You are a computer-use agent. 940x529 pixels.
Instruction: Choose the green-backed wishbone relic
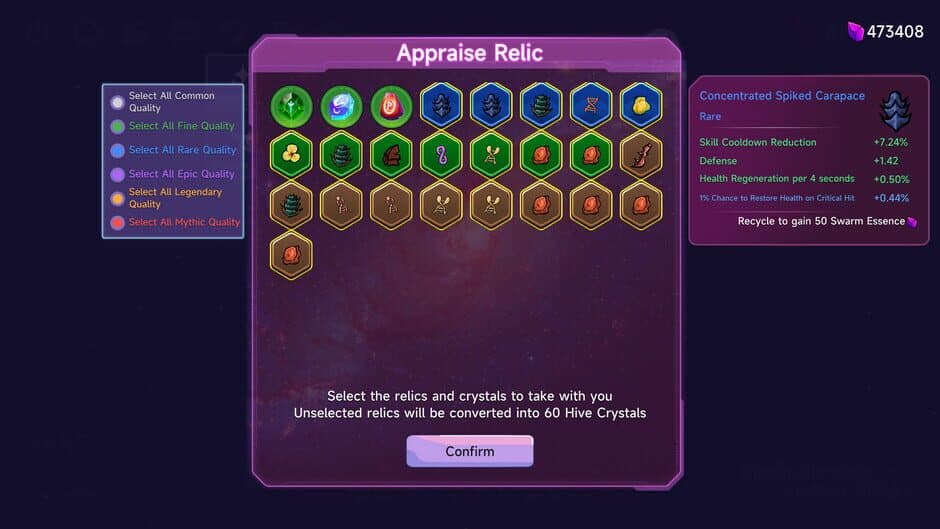tap(491, 155)
